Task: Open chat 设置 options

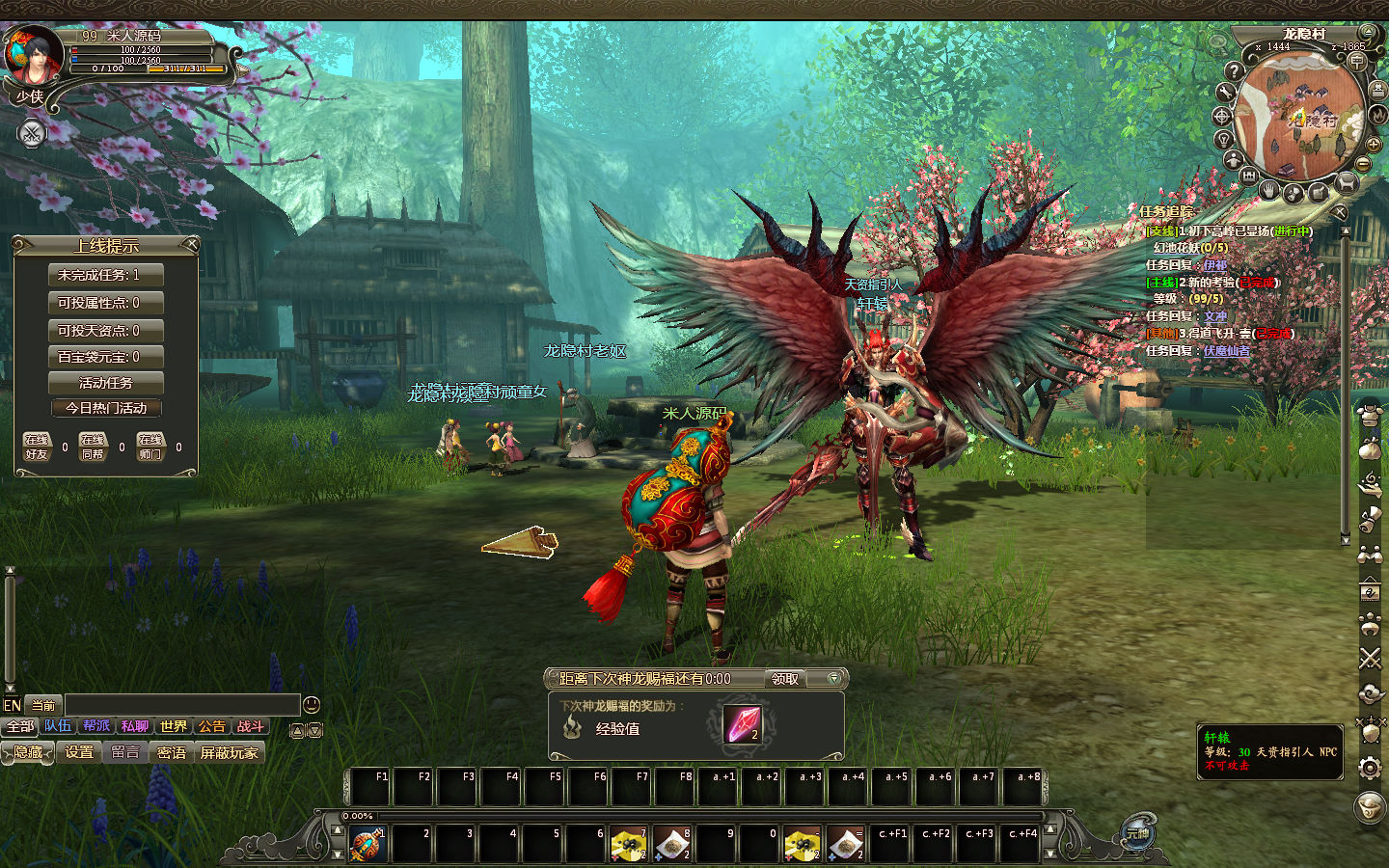Action: click(79, 752)
